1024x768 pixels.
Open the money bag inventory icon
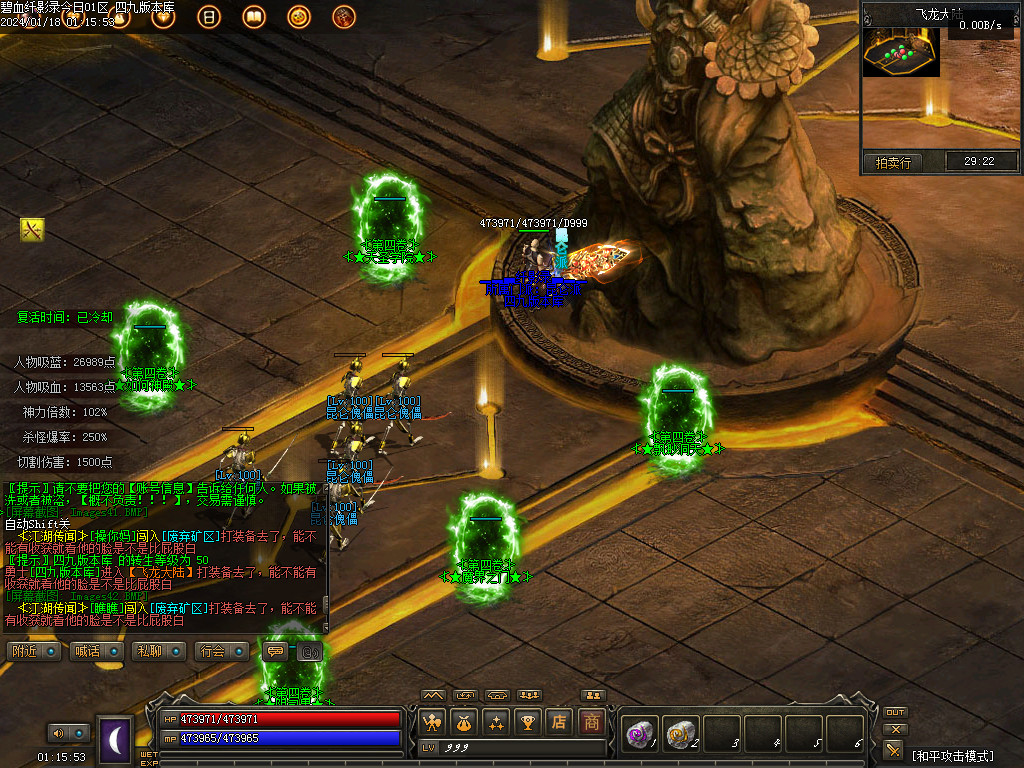tap(464, 721)
